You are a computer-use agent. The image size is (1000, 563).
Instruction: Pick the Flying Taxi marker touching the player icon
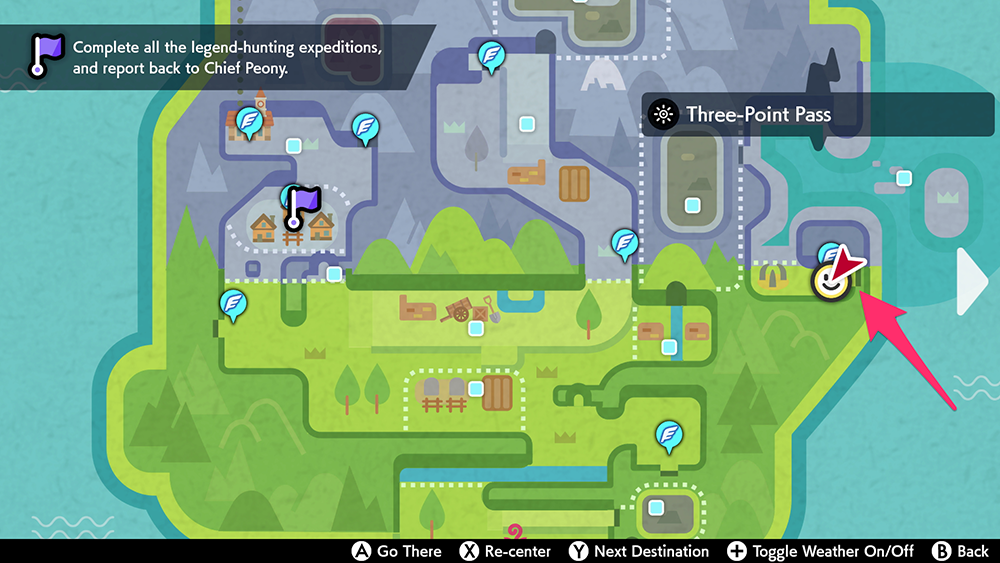830,253
